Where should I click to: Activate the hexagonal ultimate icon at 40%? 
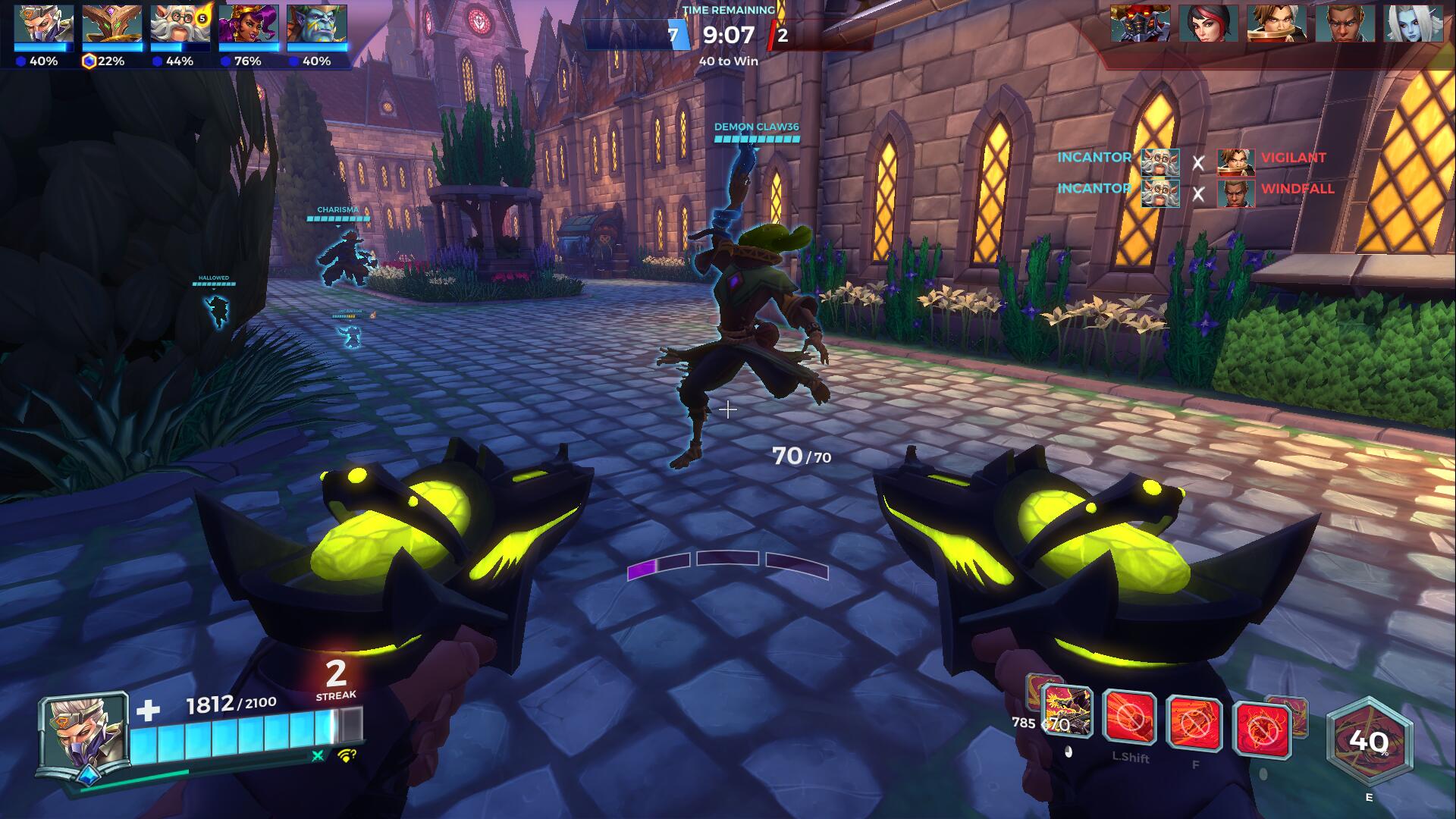pos(1369,741)
